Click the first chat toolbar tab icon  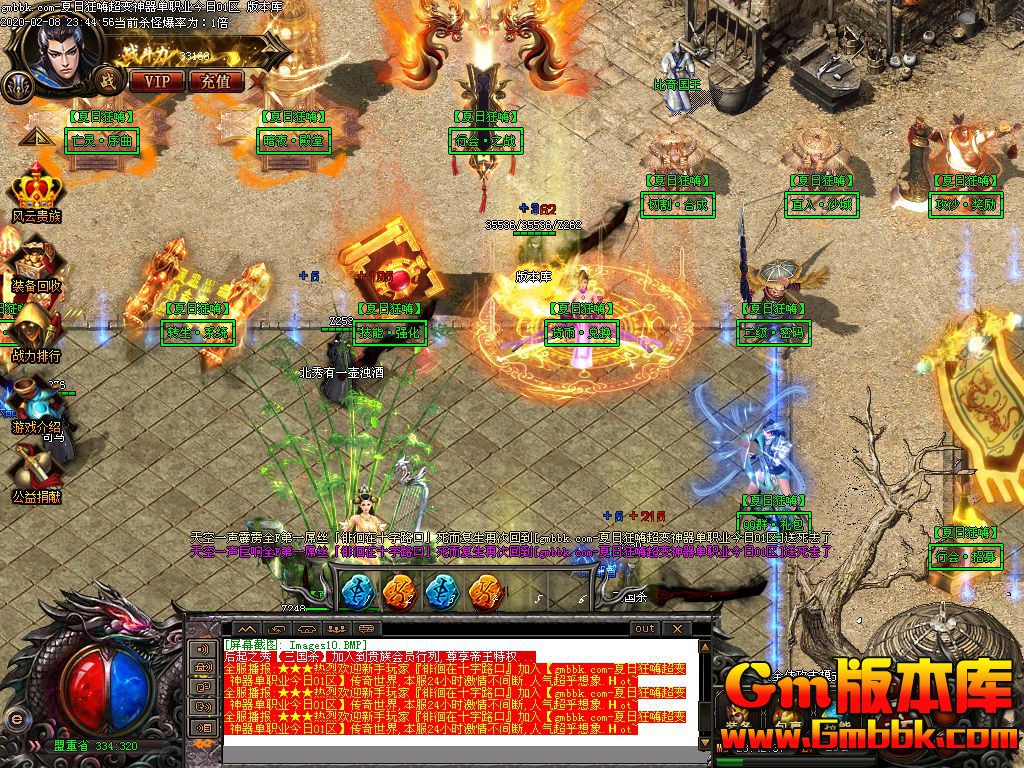point(246,628)
